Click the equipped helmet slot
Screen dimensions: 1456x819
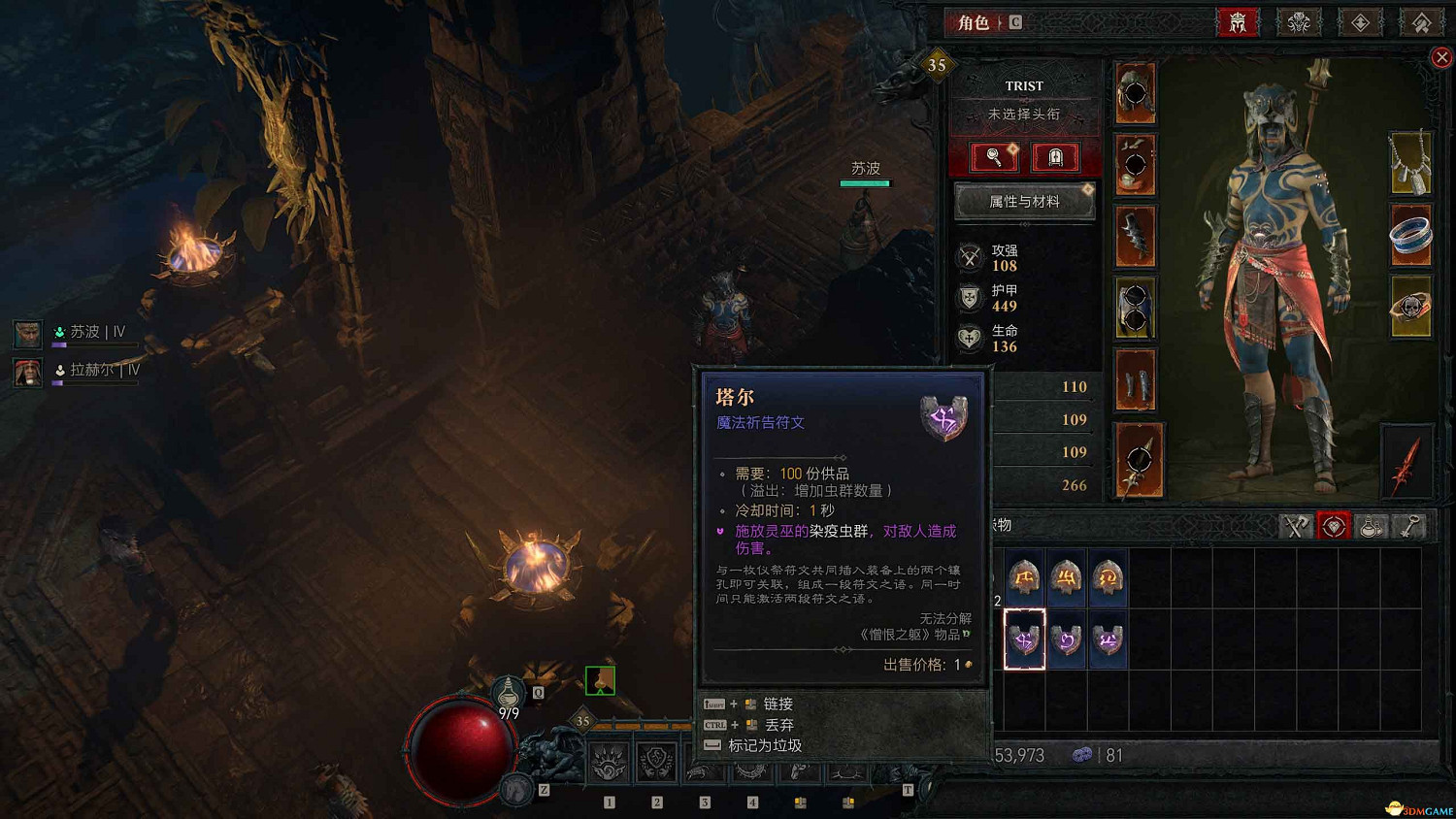[x=1136, y=93]
